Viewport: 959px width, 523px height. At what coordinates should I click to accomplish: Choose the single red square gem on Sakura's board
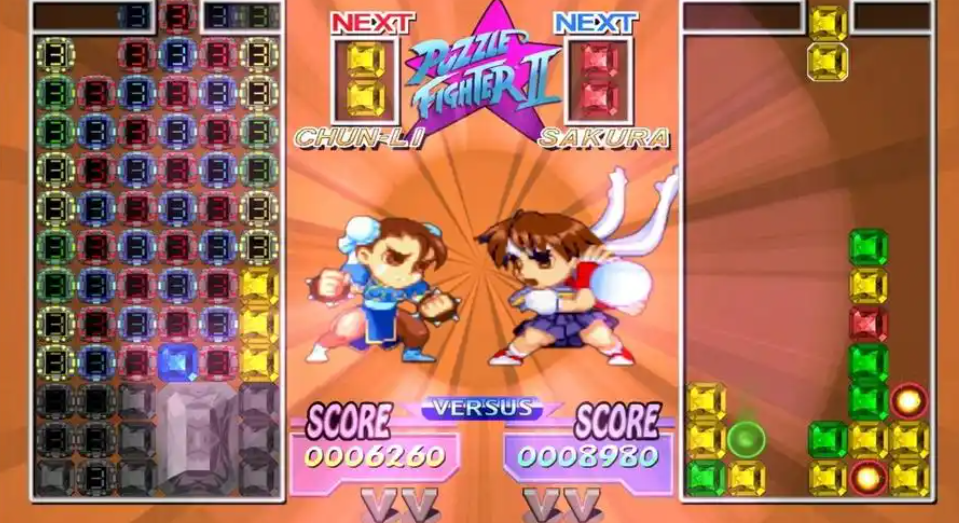coord(868,323)
